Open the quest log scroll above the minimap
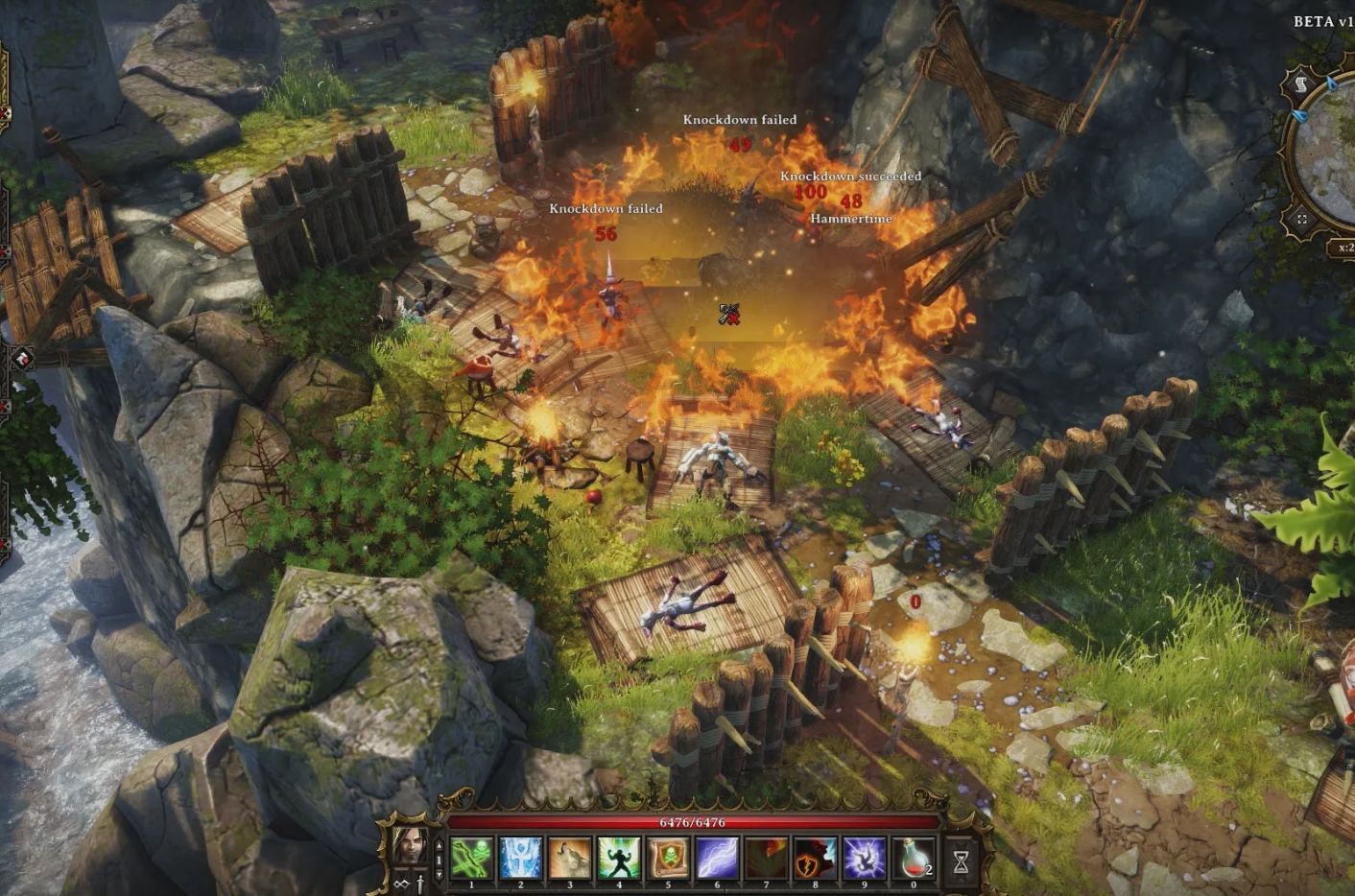Image resolution: width=1355 pixels, height=896 pixels. pos(1300,83)
